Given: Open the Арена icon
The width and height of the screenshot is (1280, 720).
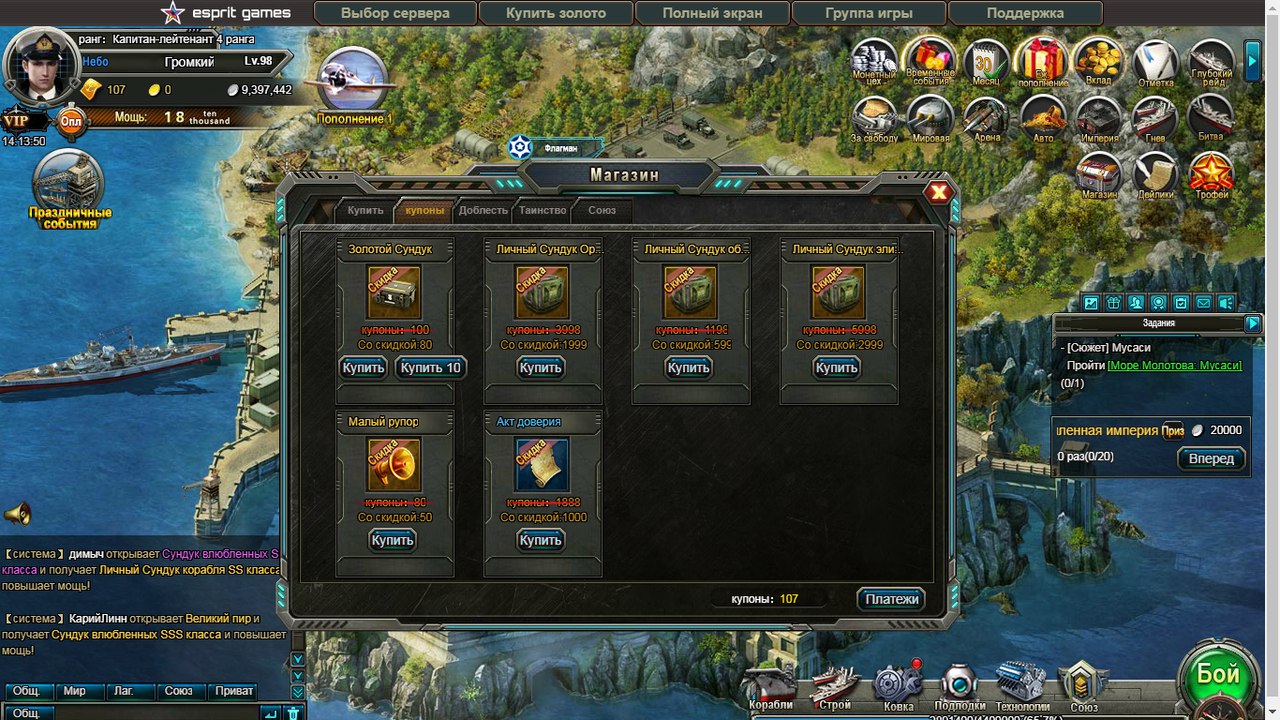Looking at the screenshot, I should click(986, 120).
